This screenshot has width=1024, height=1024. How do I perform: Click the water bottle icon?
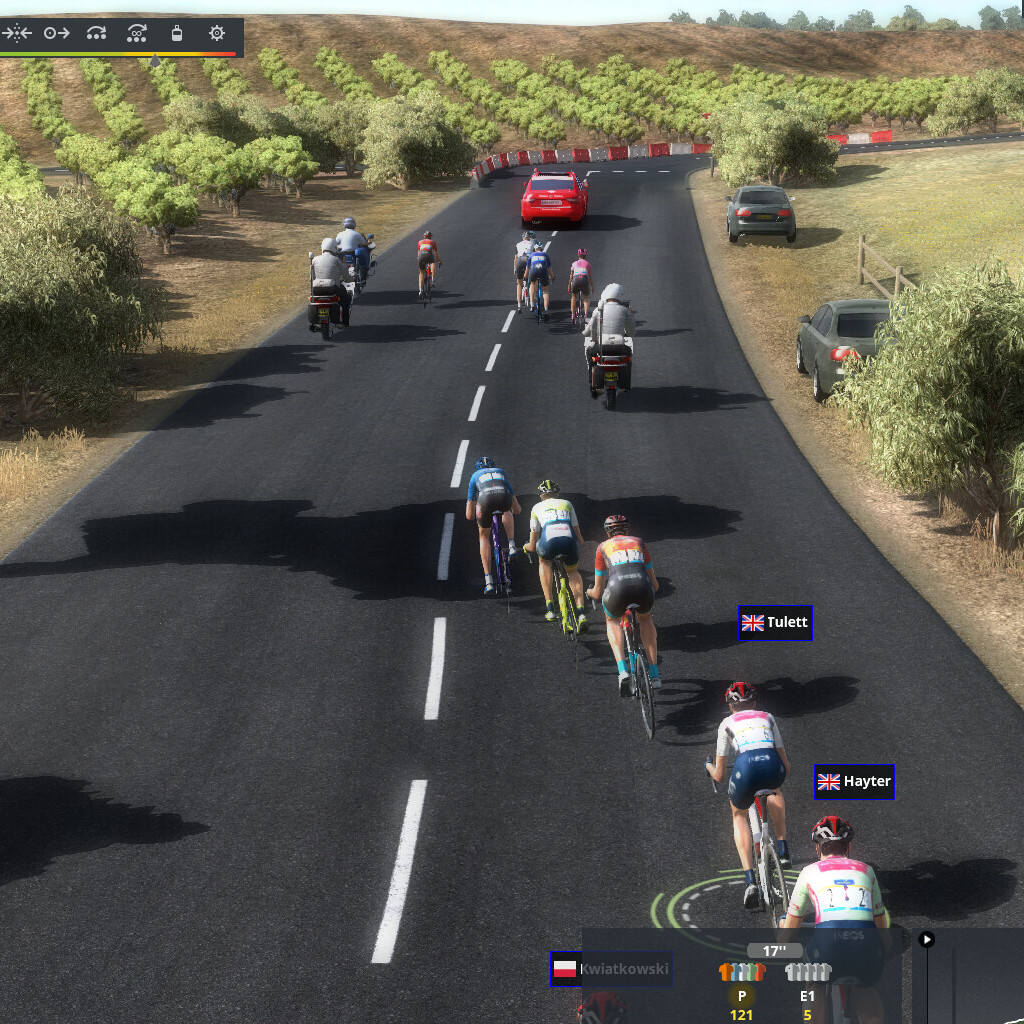pos(177,33)
